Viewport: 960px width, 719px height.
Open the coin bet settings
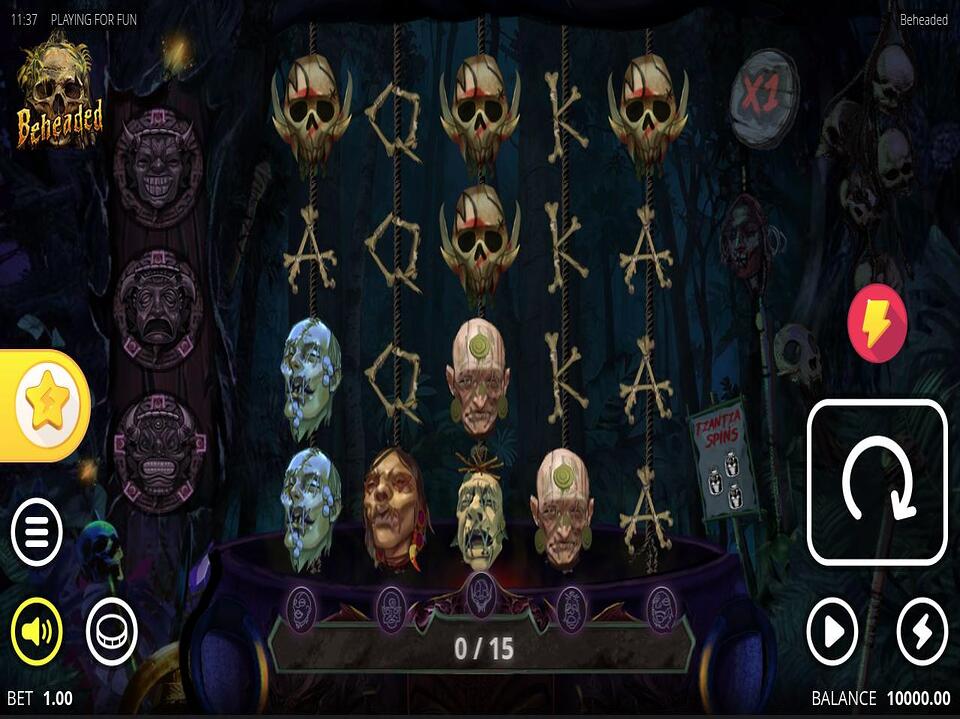click(x=111, y=631)
